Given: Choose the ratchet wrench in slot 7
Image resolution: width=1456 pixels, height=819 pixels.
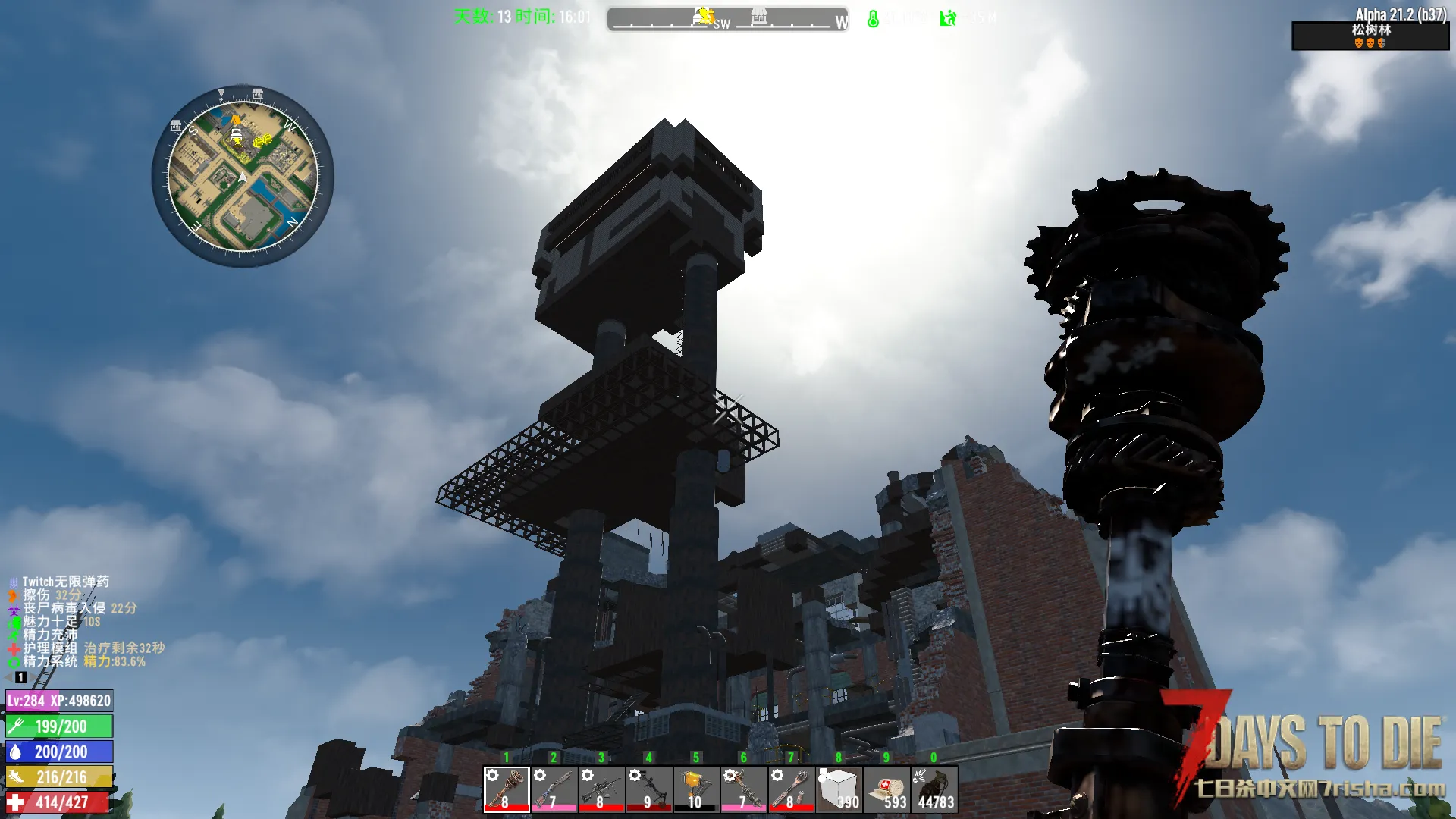Looking at the screenshot, I should tap(791, 789).
